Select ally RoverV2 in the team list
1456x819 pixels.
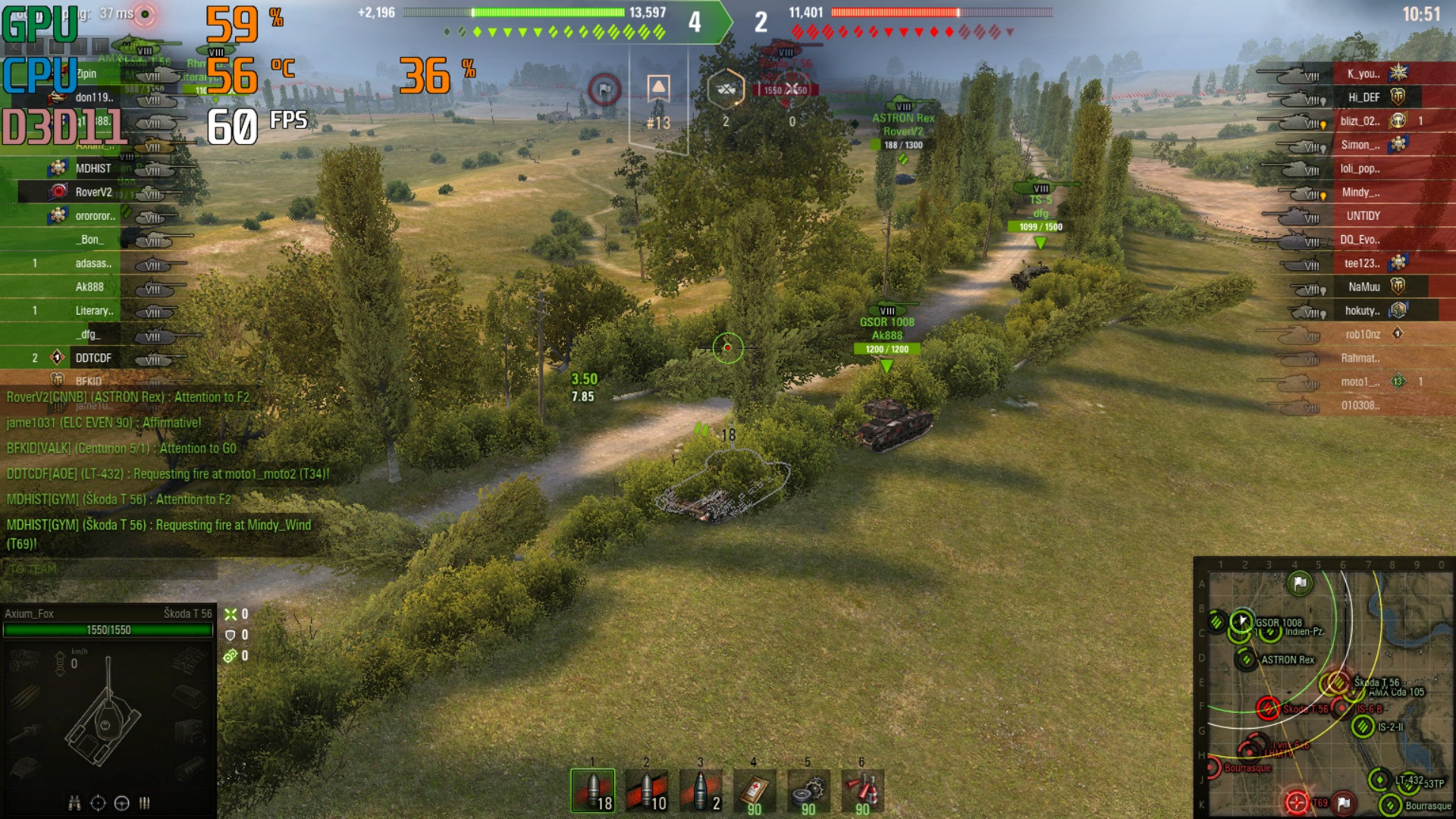pyautogui.click(x=93, y=192)
